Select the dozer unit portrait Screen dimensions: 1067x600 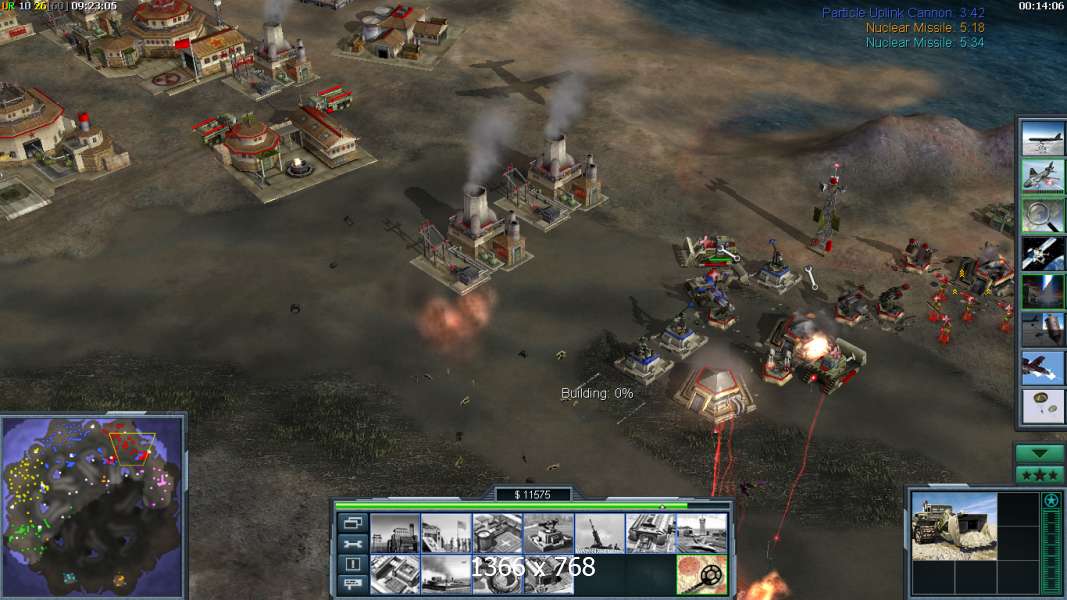(953, 525)
